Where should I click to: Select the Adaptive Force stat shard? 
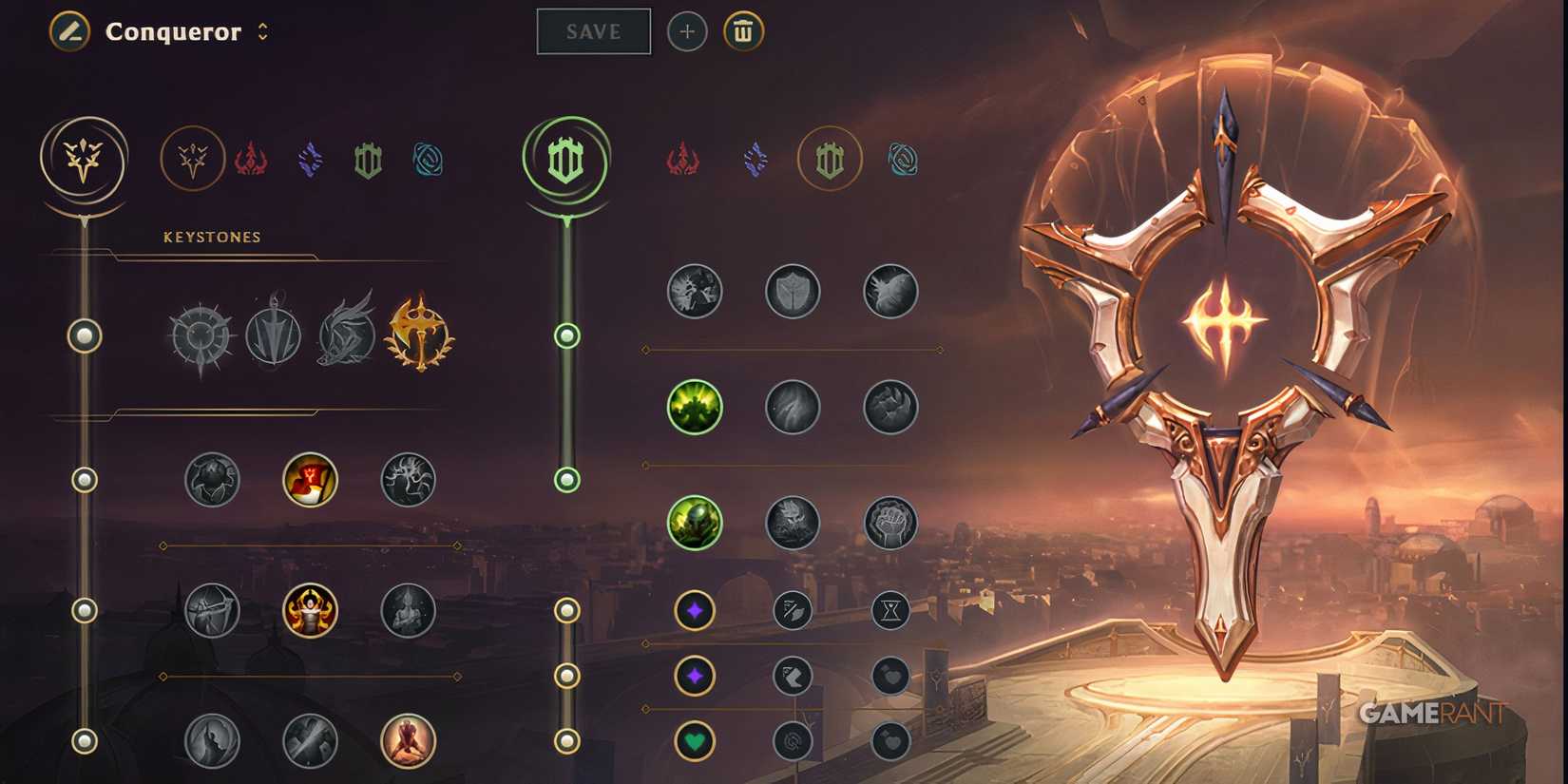point(694,611)
